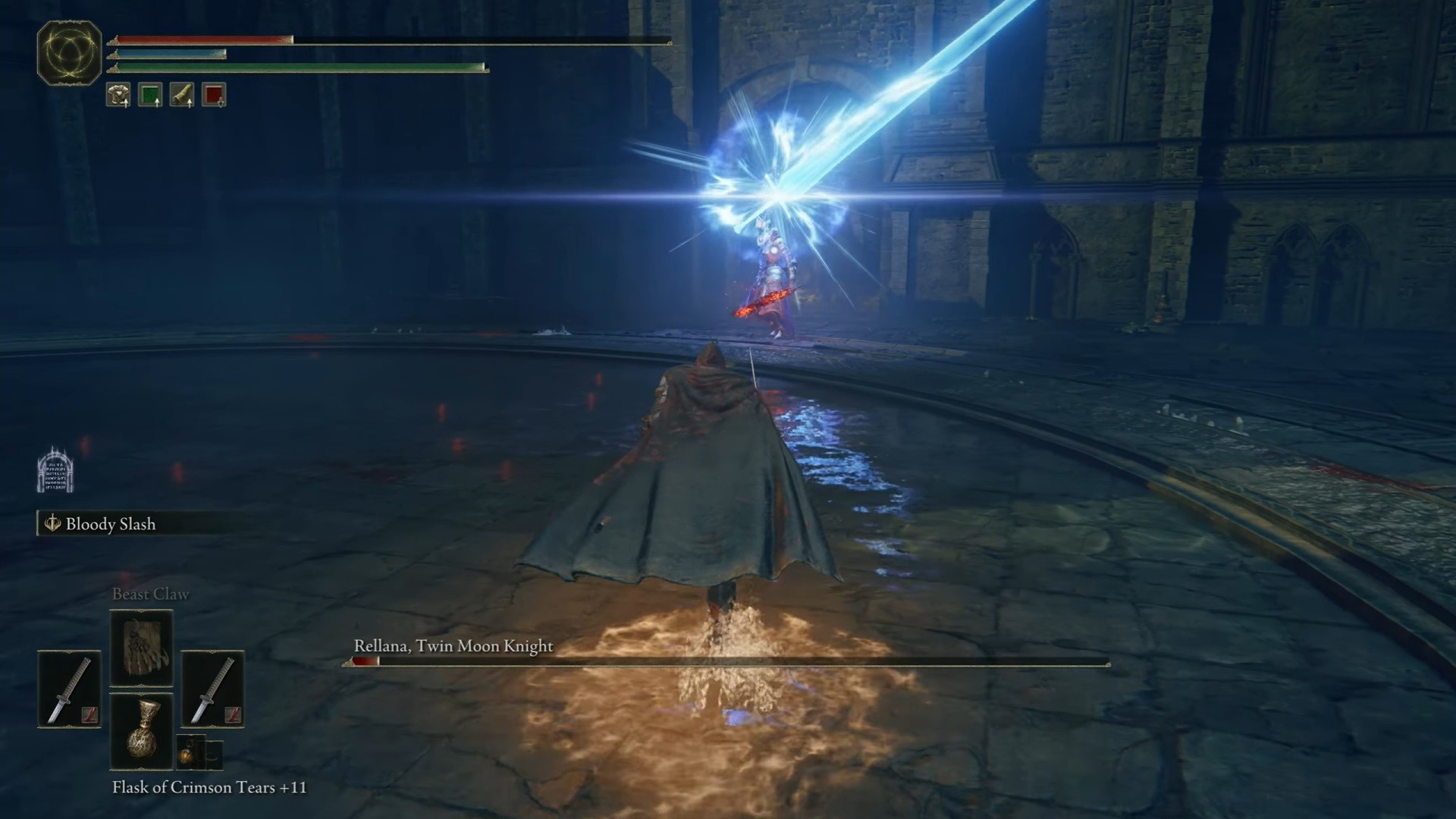Select the Great Rune emblem icon
The height and width of the screenshot is (819, 1456).
(x=69, y=52)
